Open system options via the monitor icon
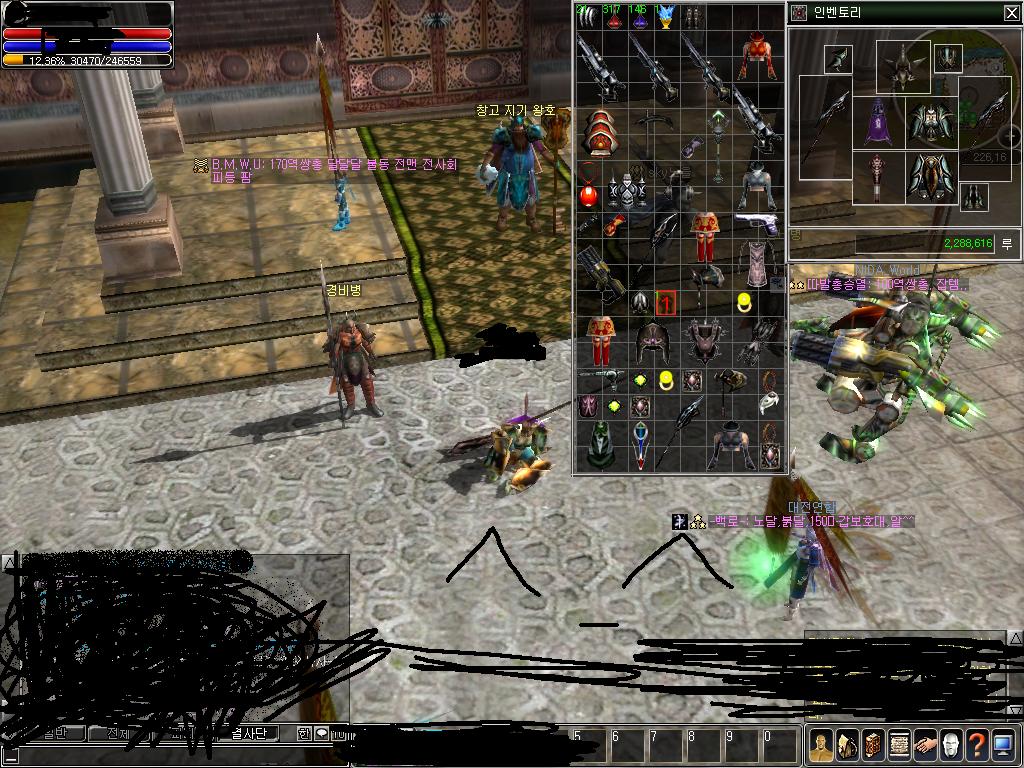 pos(1002,745)
